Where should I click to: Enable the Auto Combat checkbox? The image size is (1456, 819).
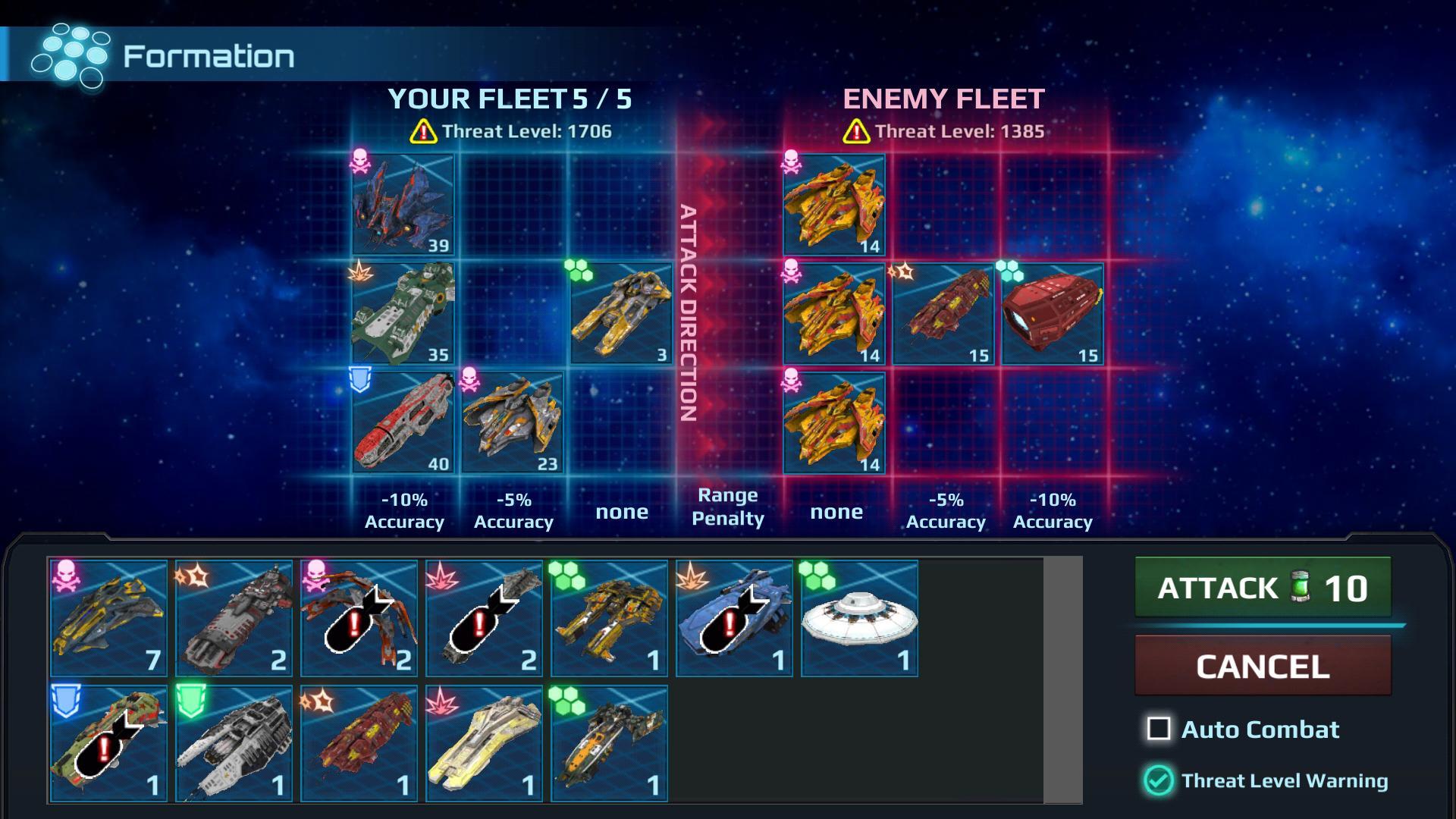[x=1158, y=730]
